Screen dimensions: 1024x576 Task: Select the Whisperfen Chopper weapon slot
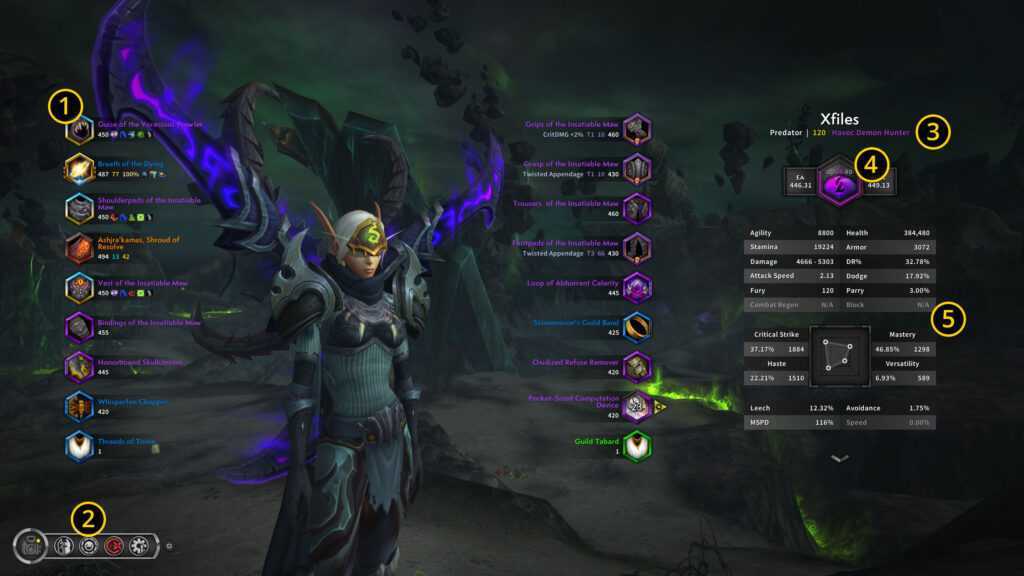click(x=79, y=407)
